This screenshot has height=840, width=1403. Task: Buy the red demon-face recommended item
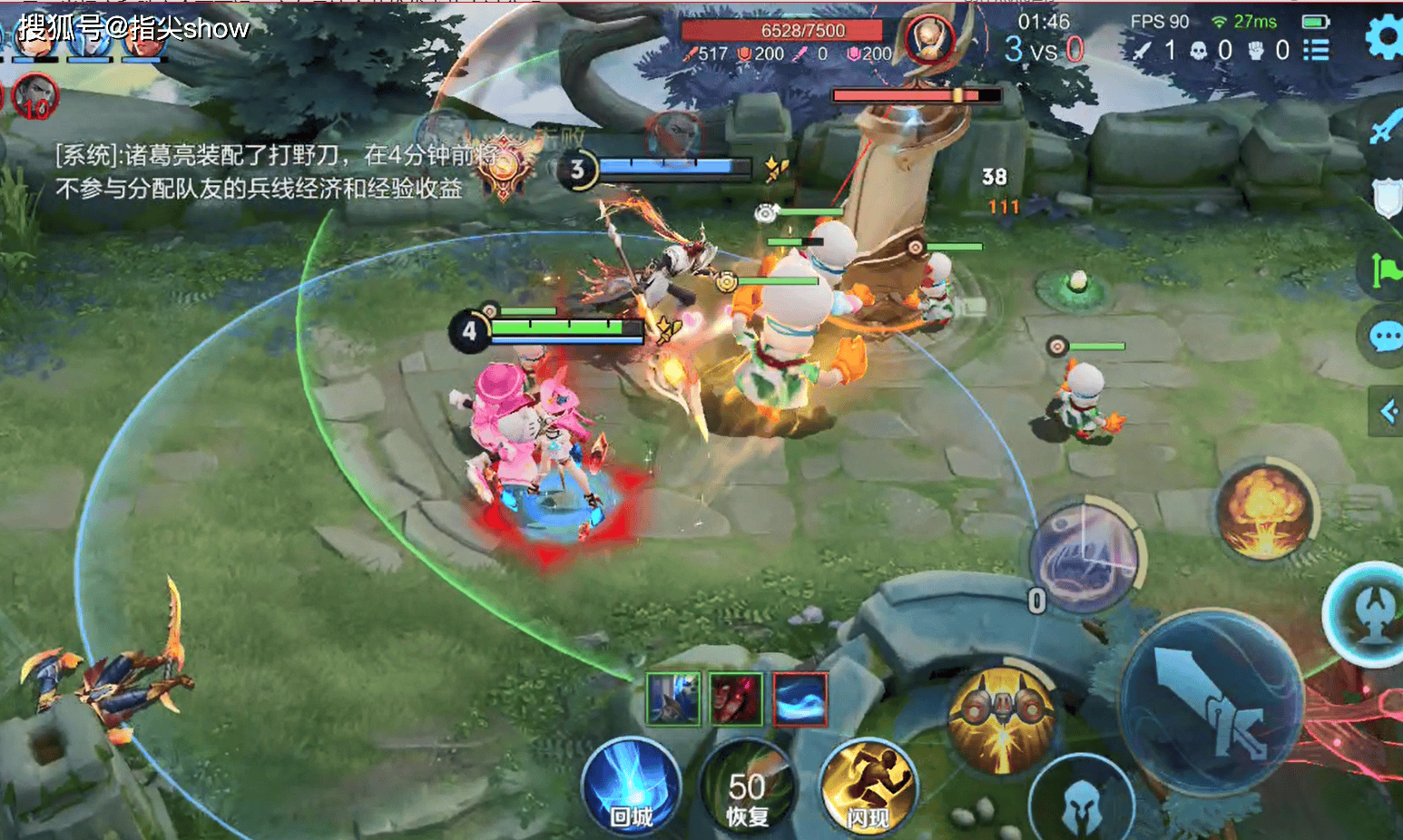pyautogui.click(x=736, y=699)
